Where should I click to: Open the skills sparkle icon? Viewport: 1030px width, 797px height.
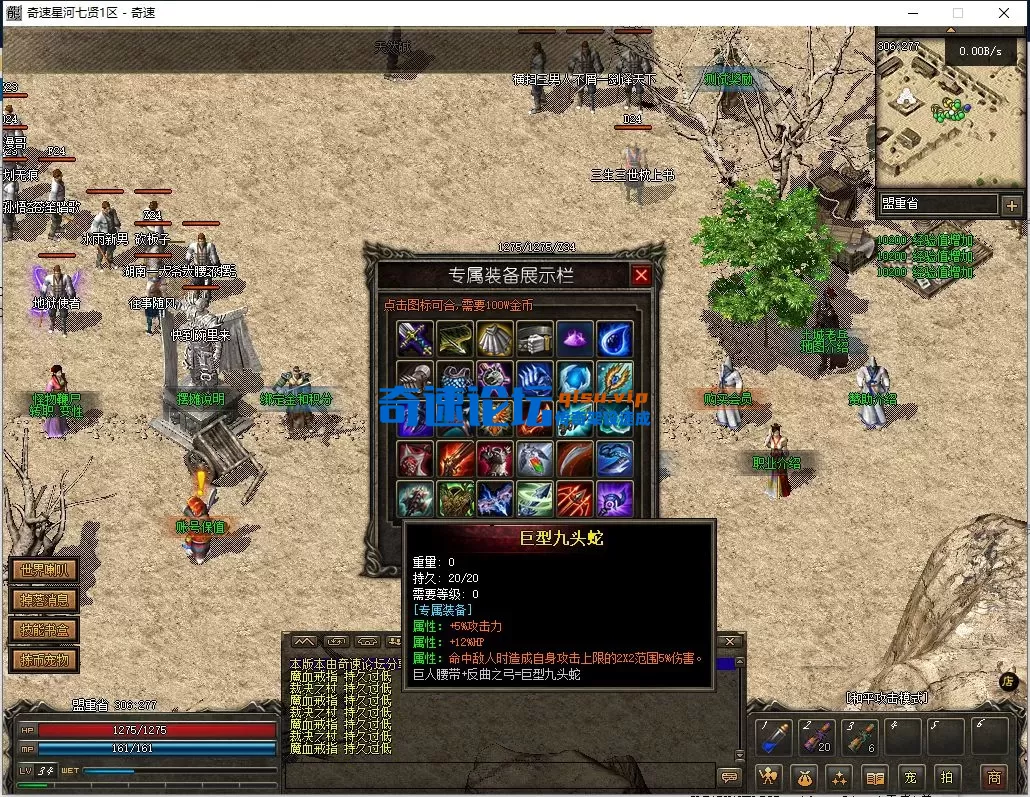click(x=839, y=777)
